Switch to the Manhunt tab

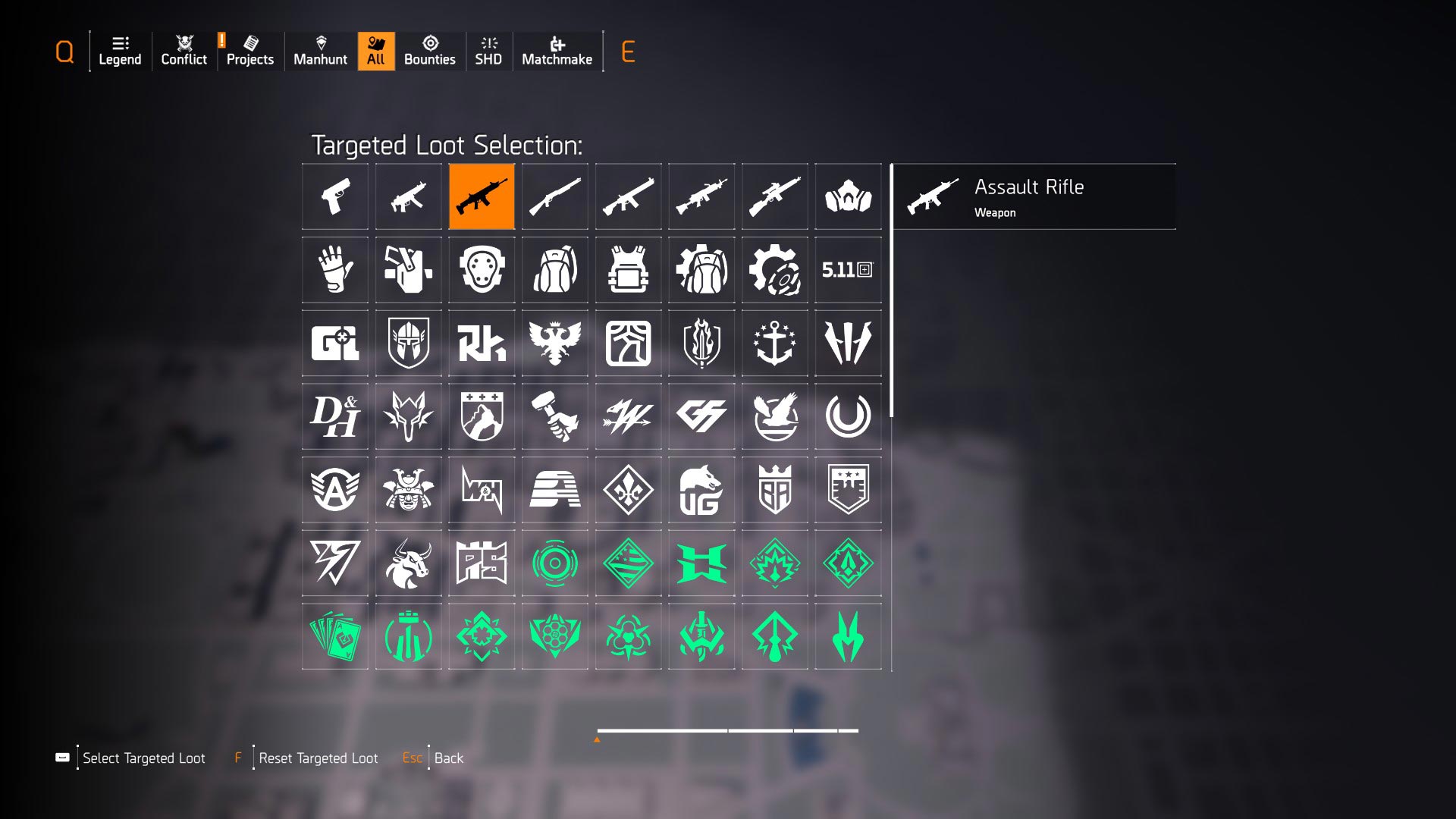321,52
